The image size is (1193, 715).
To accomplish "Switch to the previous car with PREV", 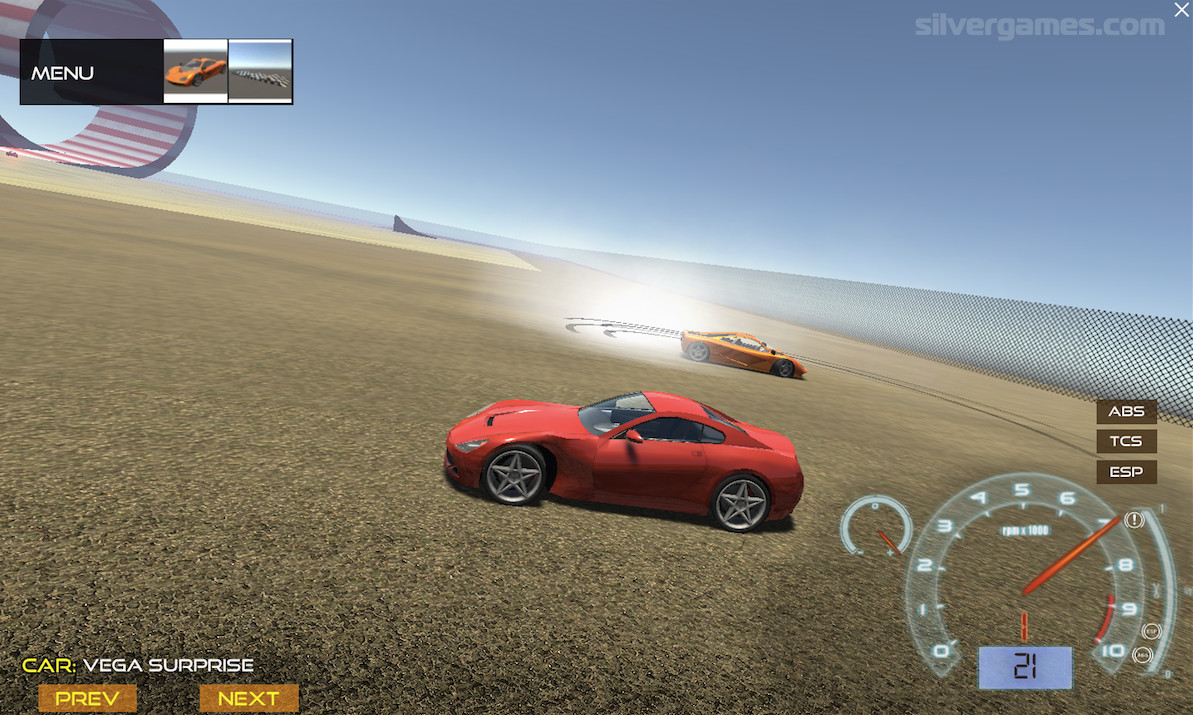I will [x=87, y=698].
